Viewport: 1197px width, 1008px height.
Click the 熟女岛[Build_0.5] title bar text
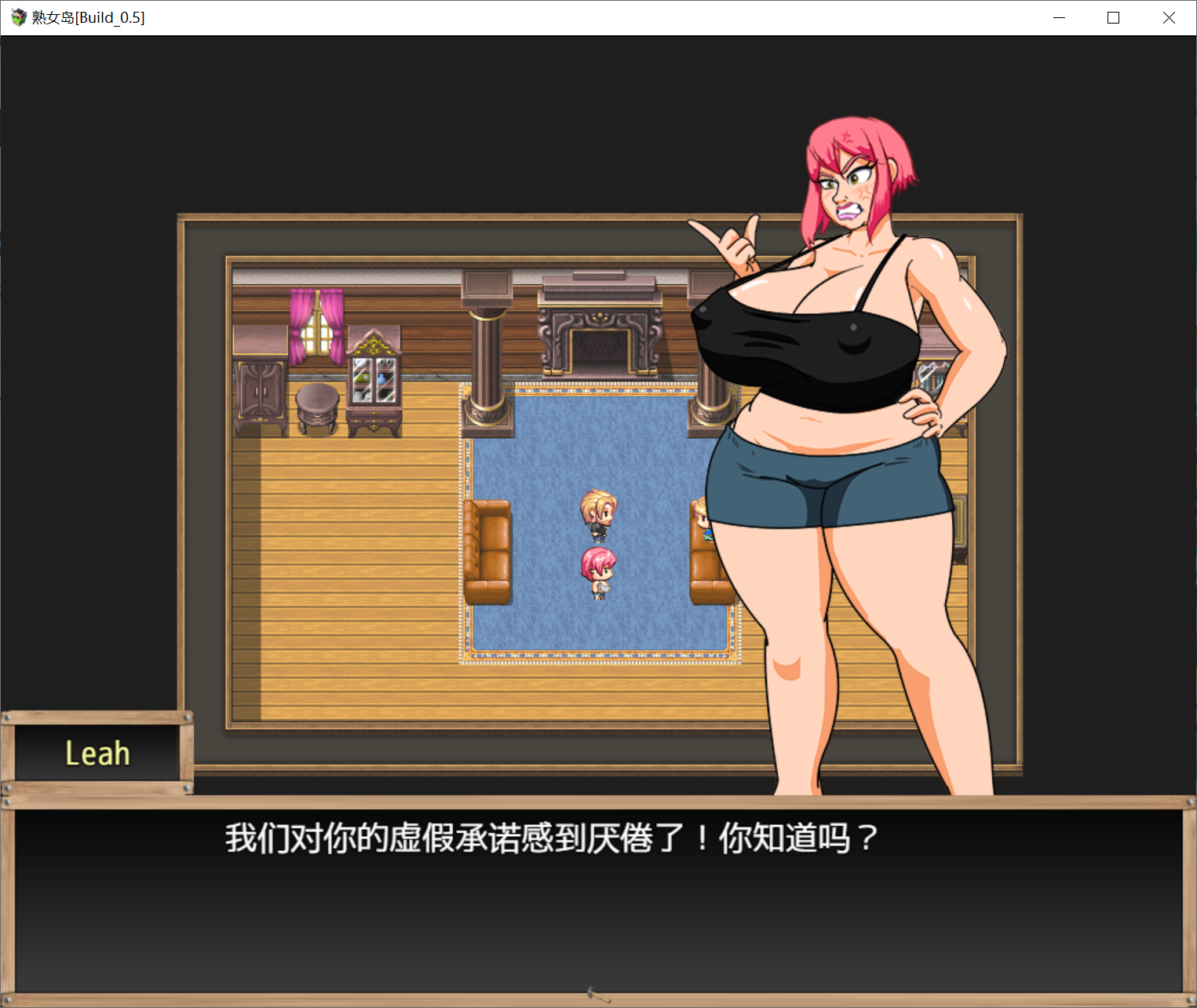coord(86,16)
